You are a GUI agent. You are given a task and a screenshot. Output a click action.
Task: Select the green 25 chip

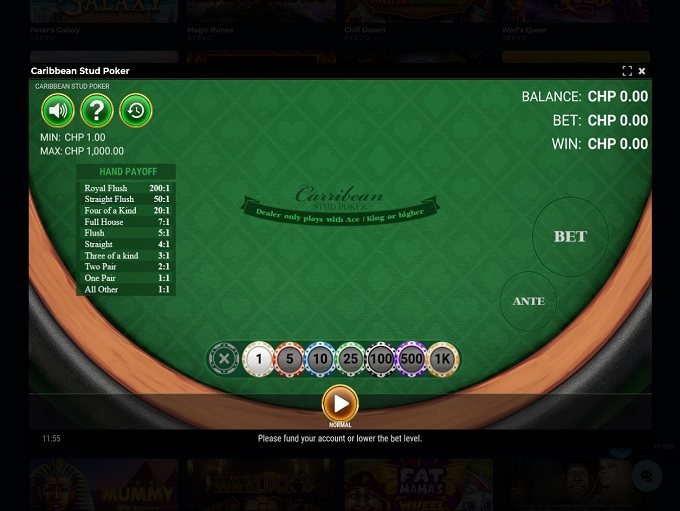click(350, 358)
